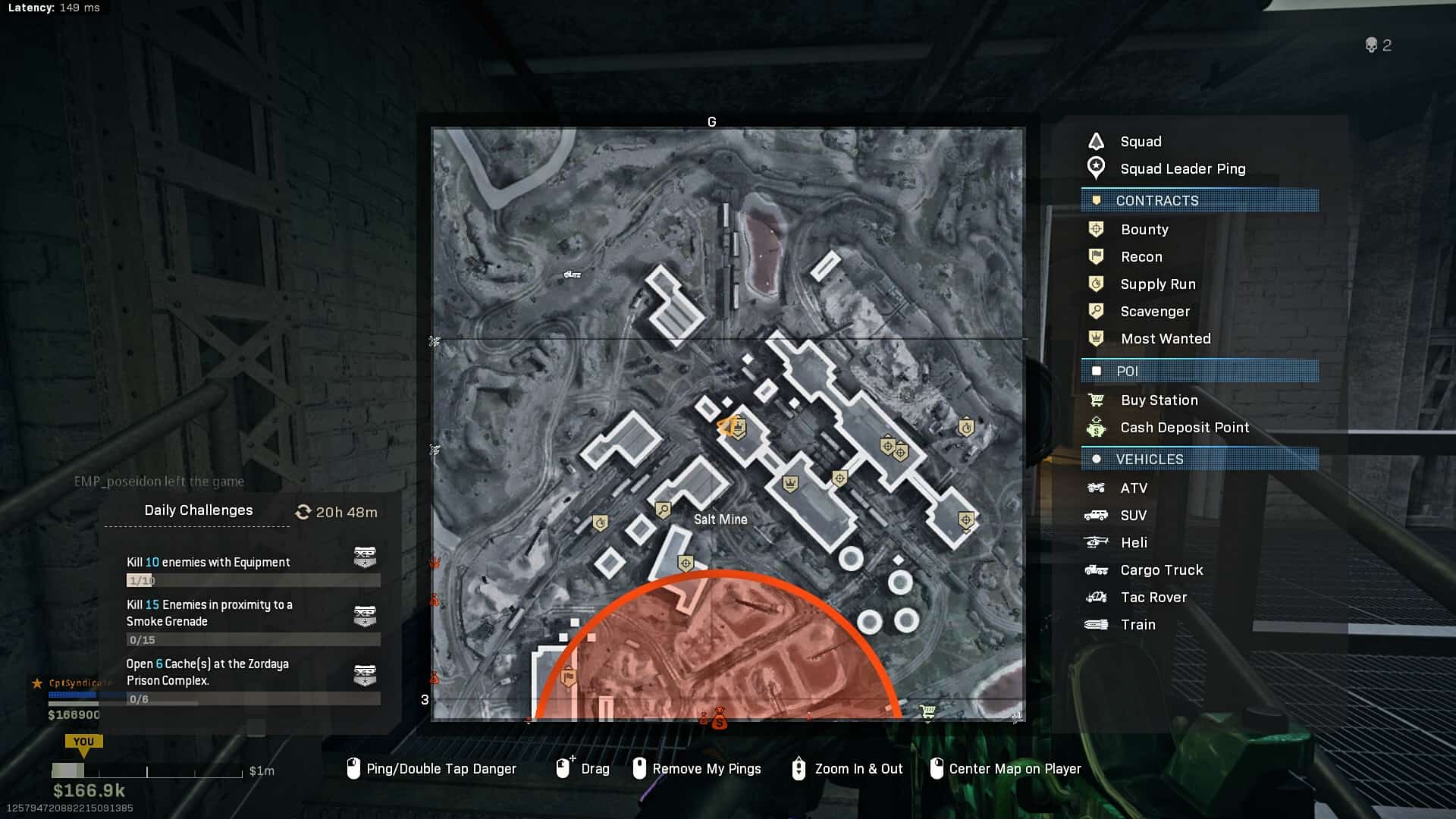Select the Cargo Truck legend entry
The height and width of the screenshot is (819, 1456).
(1161, 570)
